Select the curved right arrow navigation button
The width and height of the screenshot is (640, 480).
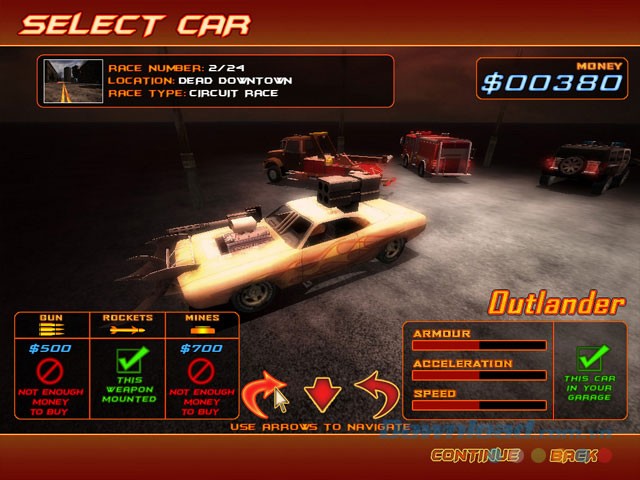(265, 392)
